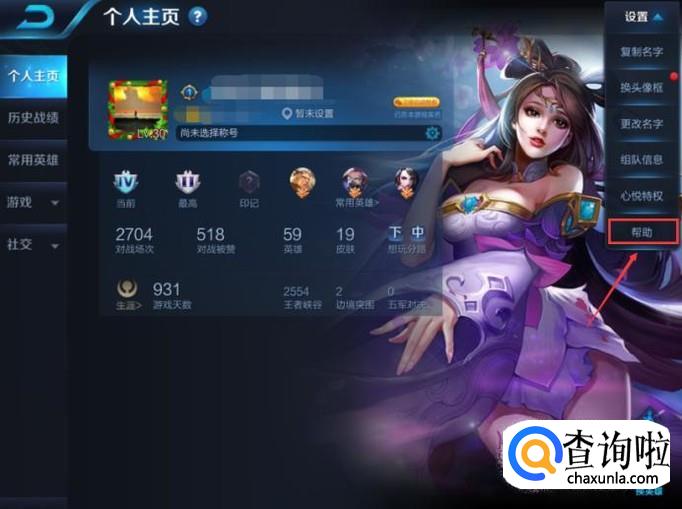Expand the 社交 side menu
This screenshot has height=509, width=682.
33,244
